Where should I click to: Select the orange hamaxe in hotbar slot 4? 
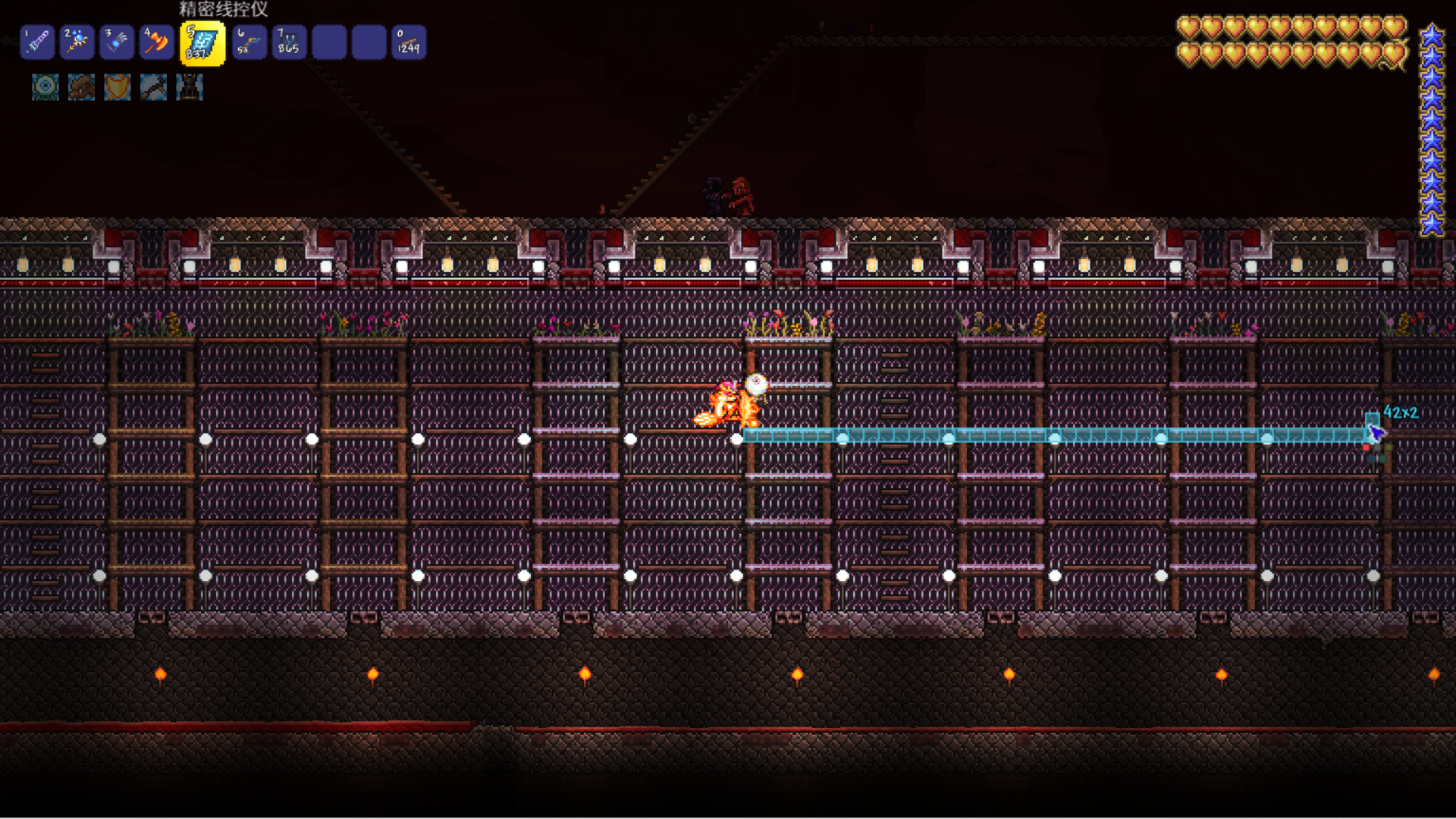(157, 42)
